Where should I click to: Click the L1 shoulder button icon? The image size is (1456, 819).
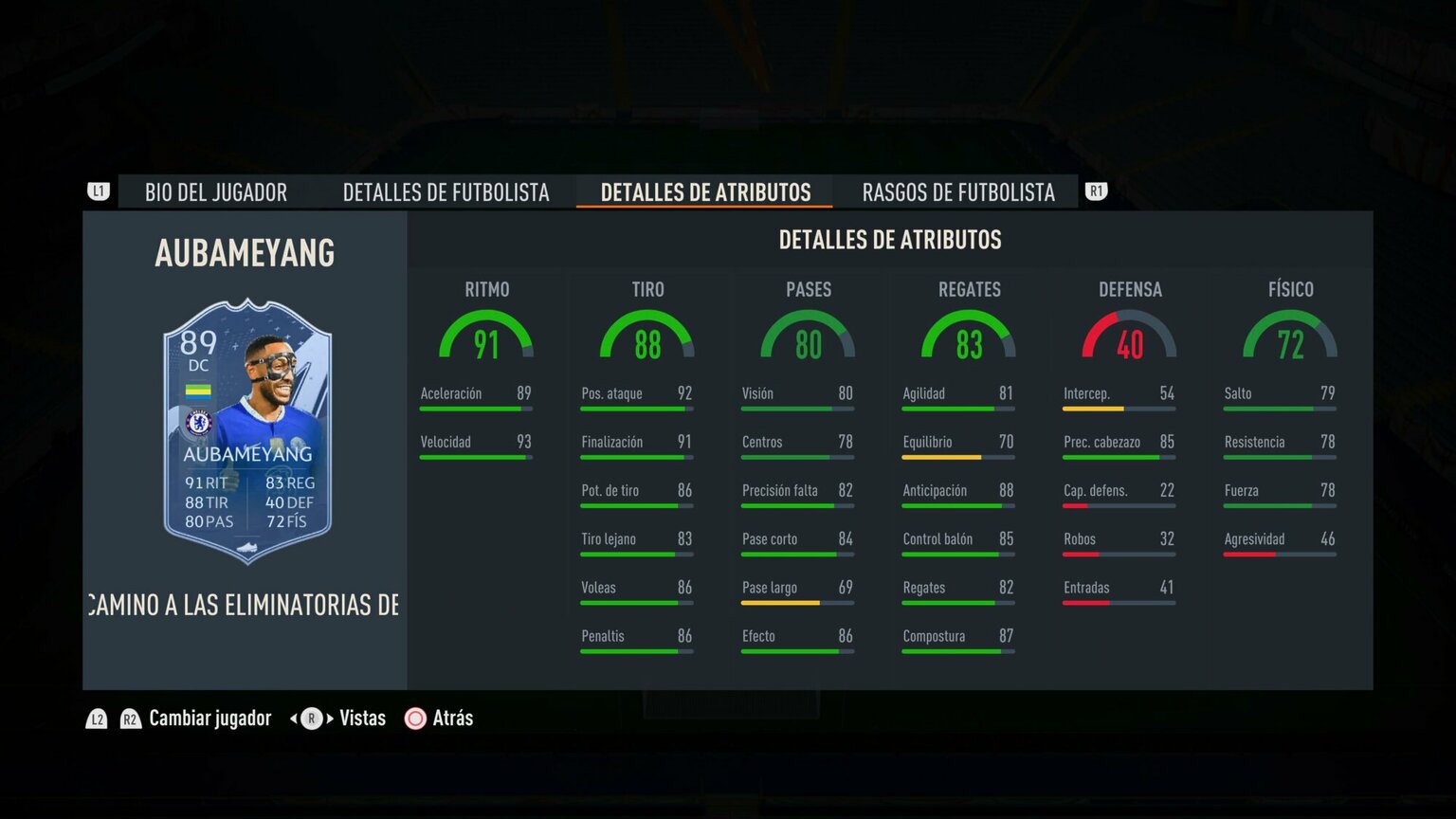[x=98, y=191]
